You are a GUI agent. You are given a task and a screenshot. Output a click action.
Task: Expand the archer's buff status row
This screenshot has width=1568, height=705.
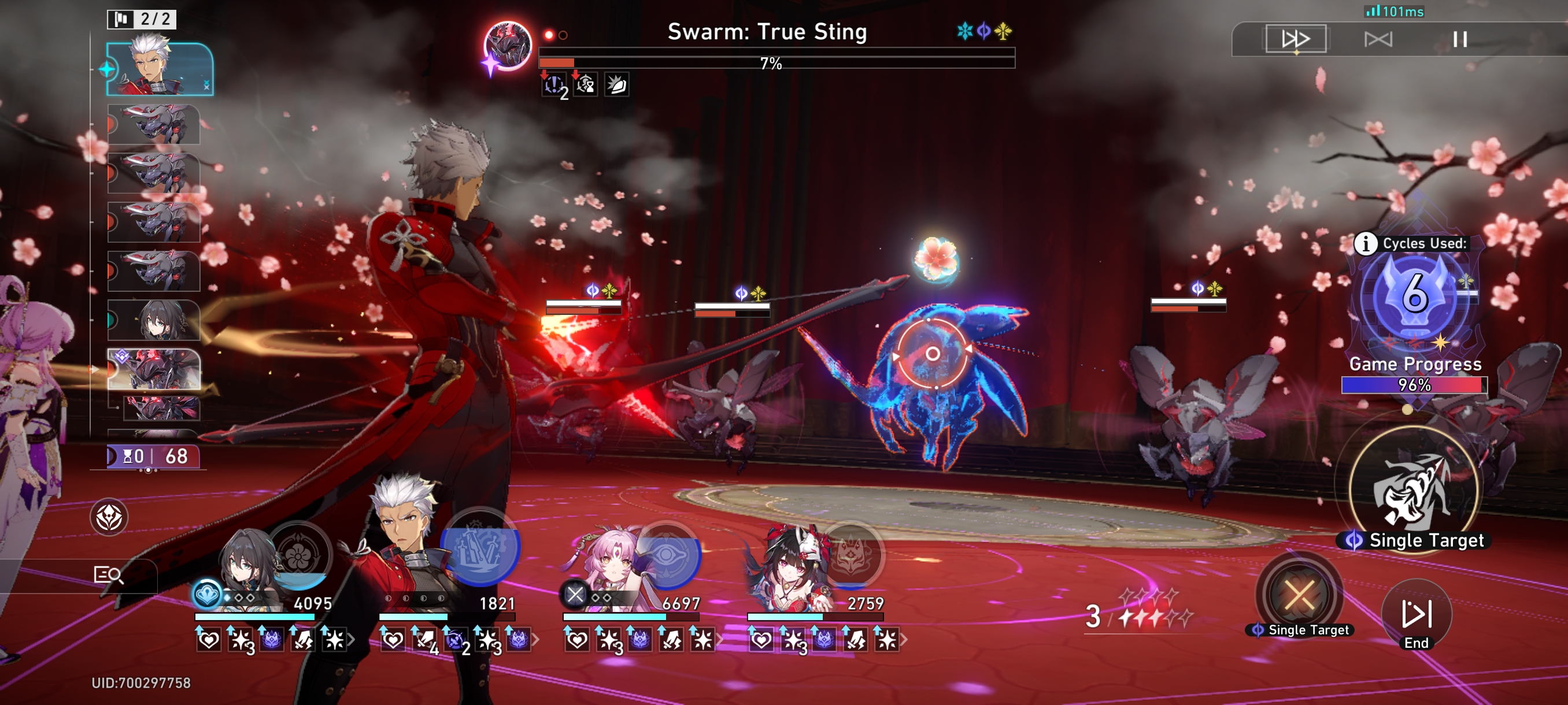tap(535, 640)
